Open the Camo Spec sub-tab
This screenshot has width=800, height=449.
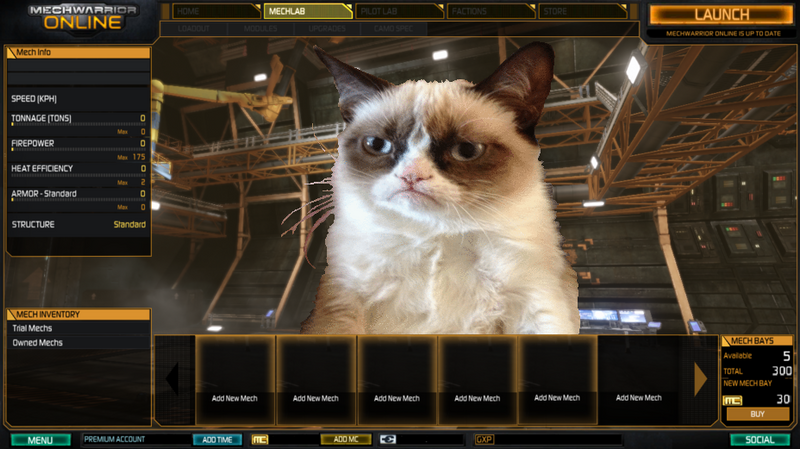(x=394, y=29)
